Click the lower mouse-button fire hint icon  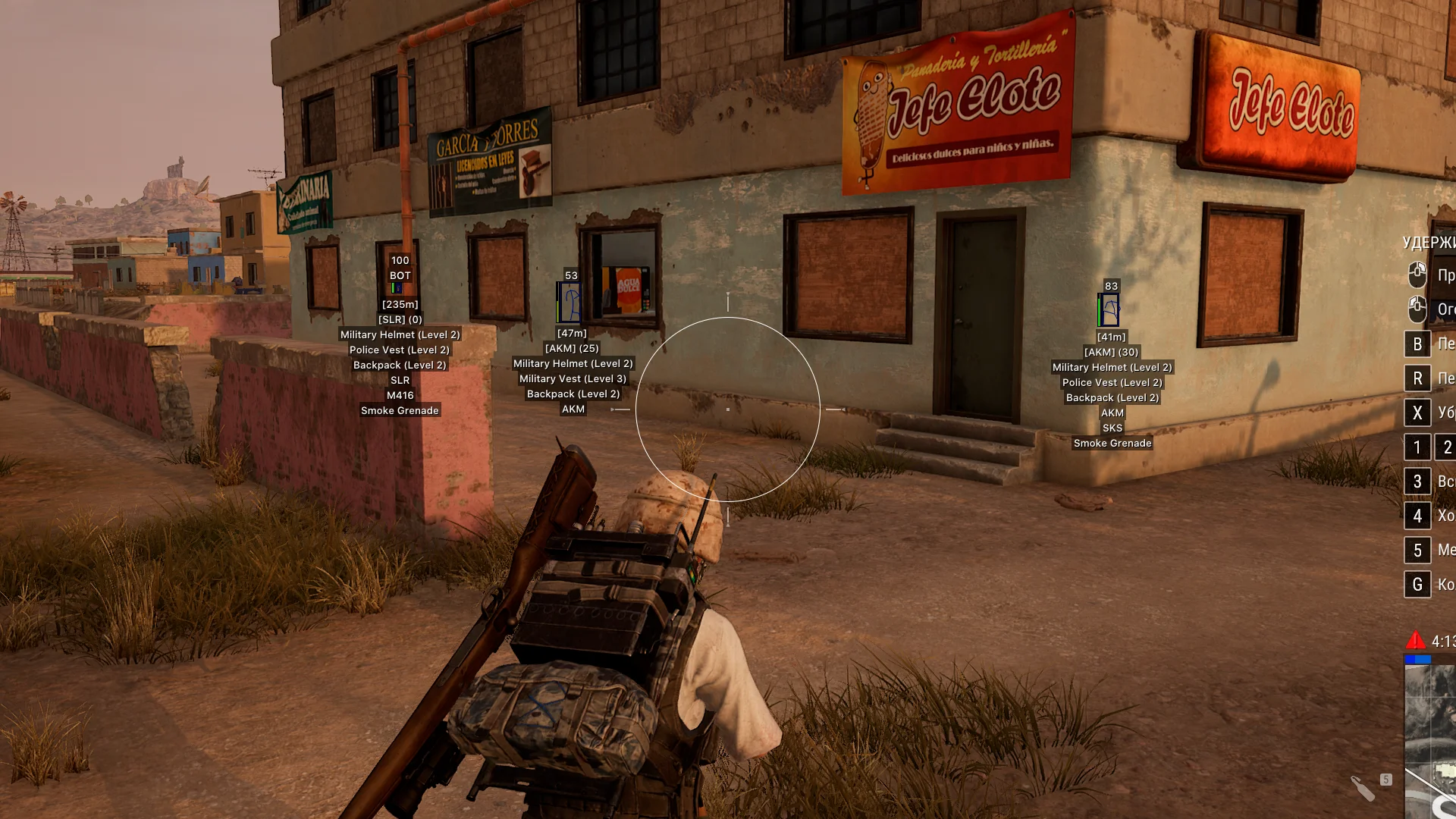click(1417, 311)
